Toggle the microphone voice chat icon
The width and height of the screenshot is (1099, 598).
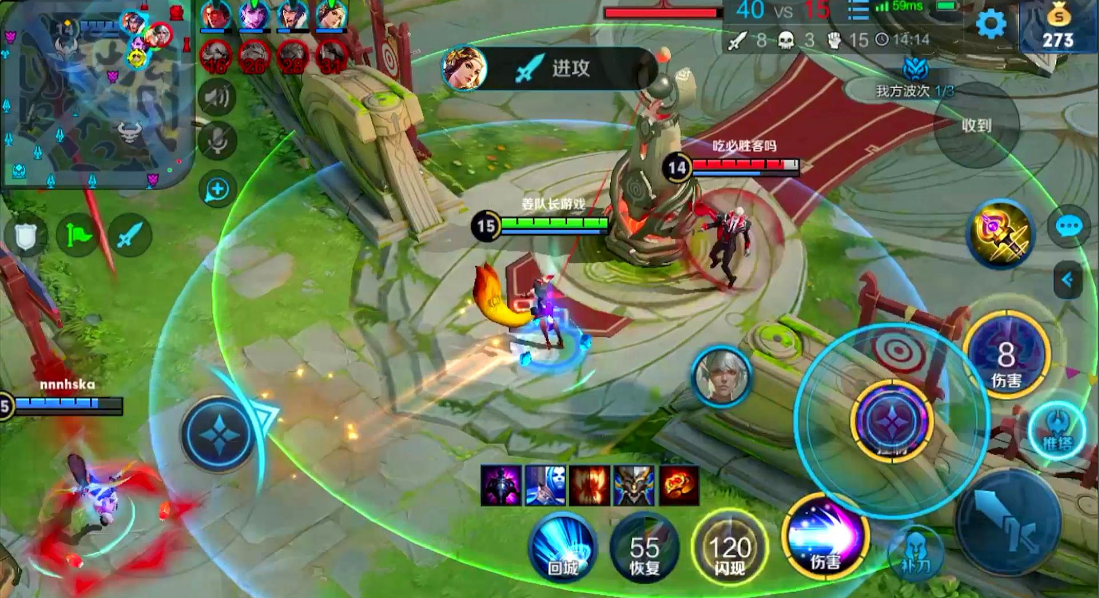(x=217, y=141)
